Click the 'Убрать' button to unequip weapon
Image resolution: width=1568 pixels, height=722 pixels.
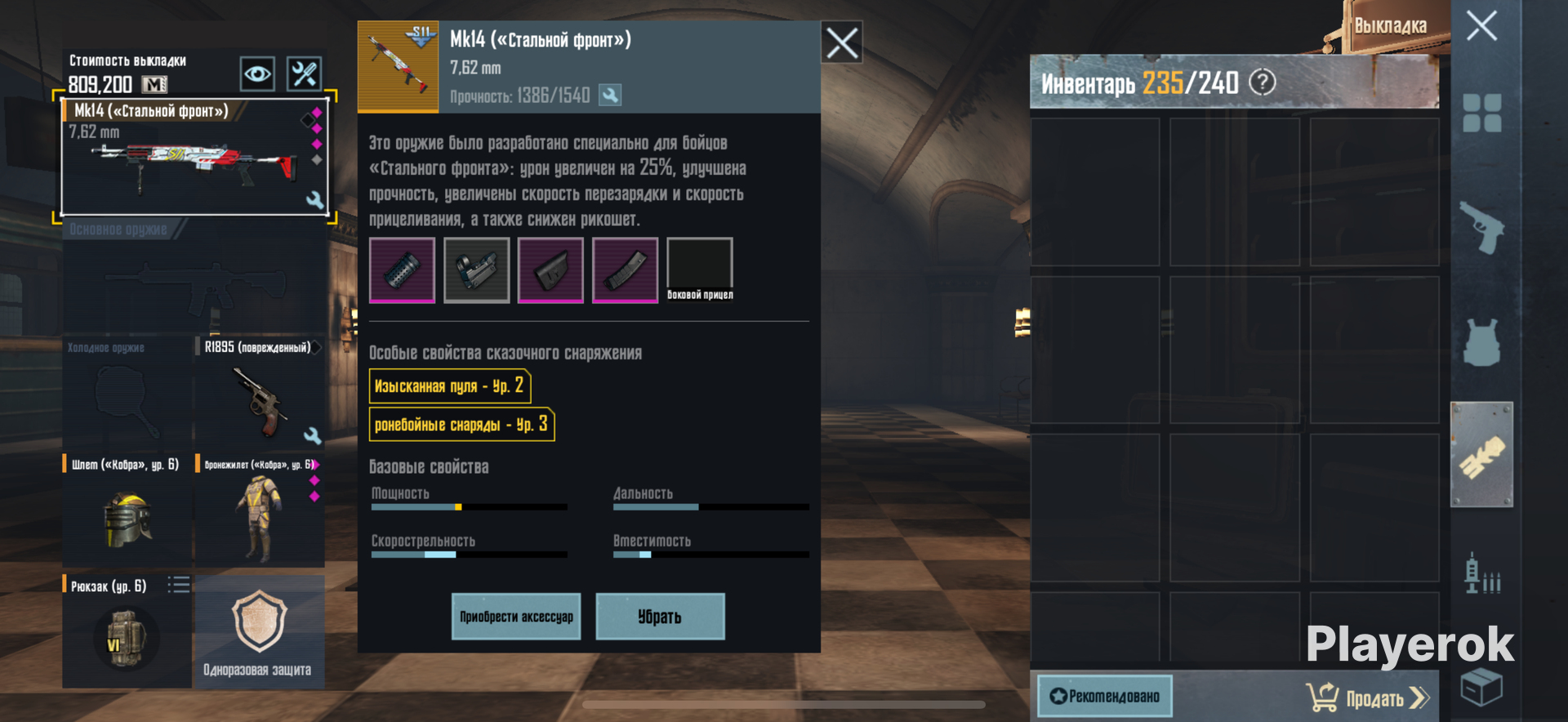(660, 617)
